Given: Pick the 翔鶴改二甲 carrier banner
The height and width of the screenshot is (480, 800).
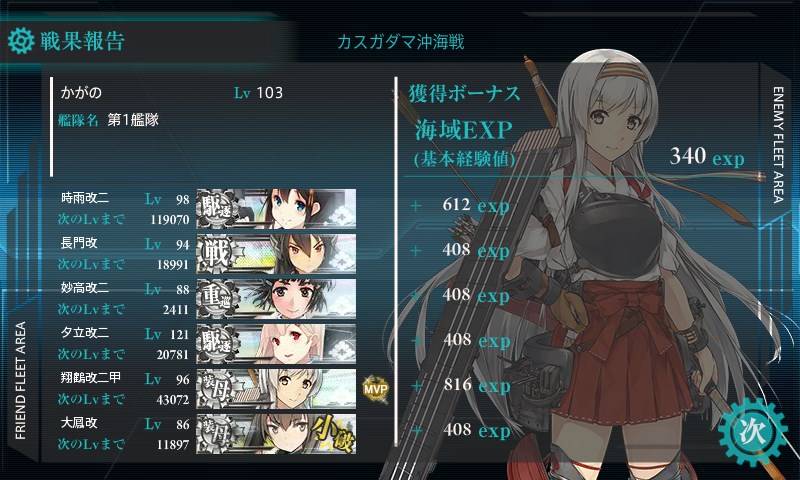Looking at the screenshot, I should click(x=276, y=388).
